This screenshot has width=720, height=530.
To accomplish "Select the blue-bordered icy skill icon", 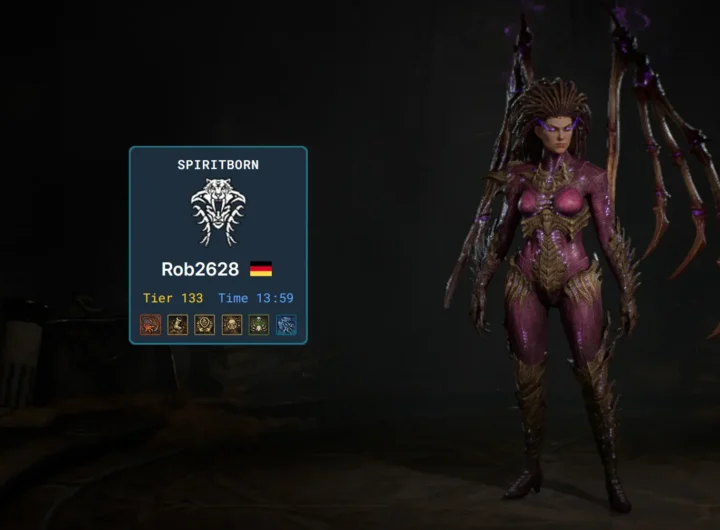I will click(286, 325).
